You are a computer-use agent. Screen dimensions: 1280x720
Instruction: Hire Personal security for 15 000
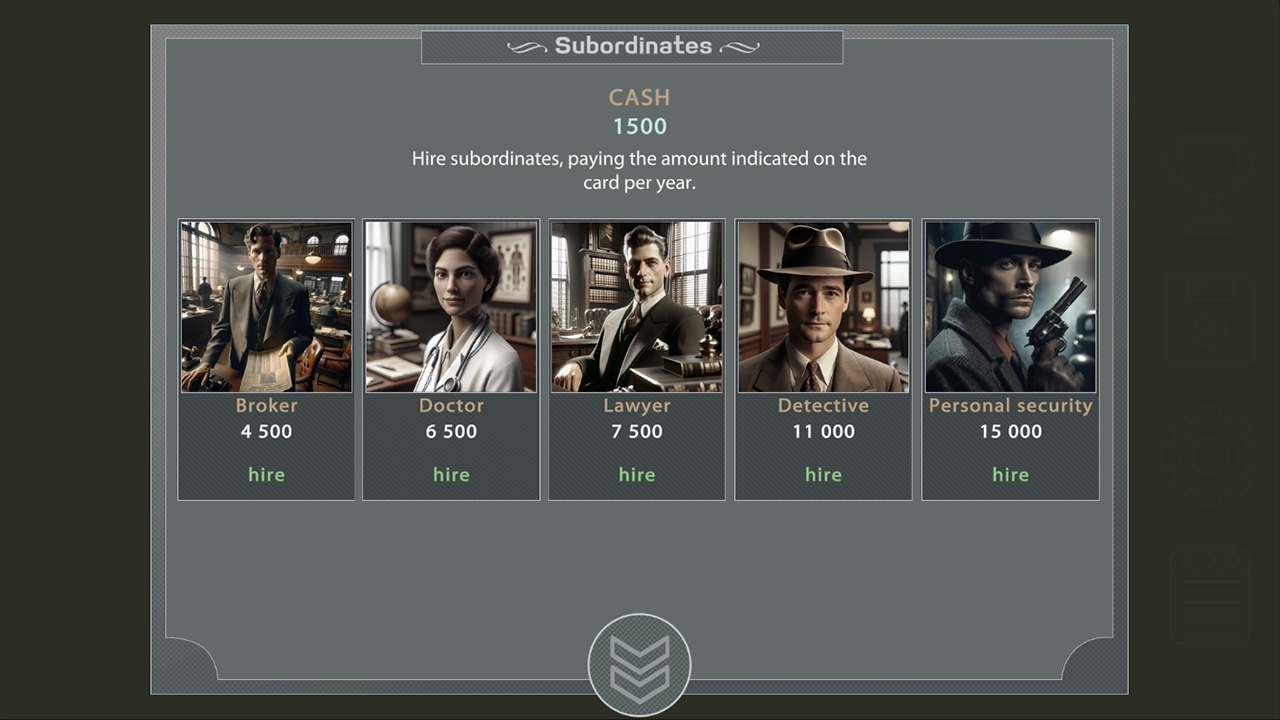(x=1010, y=474)
